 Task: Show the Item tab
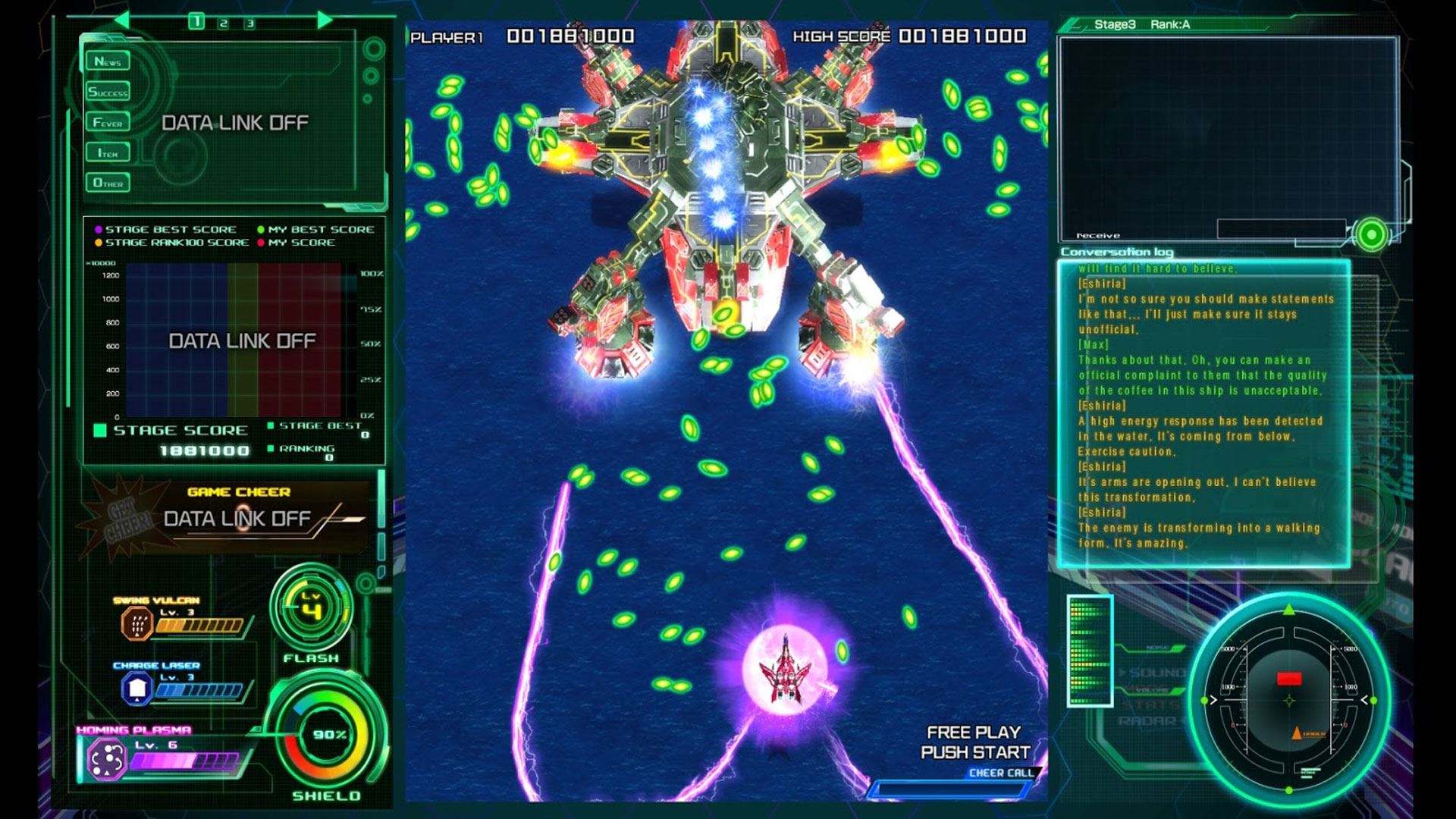pos(108,153)
